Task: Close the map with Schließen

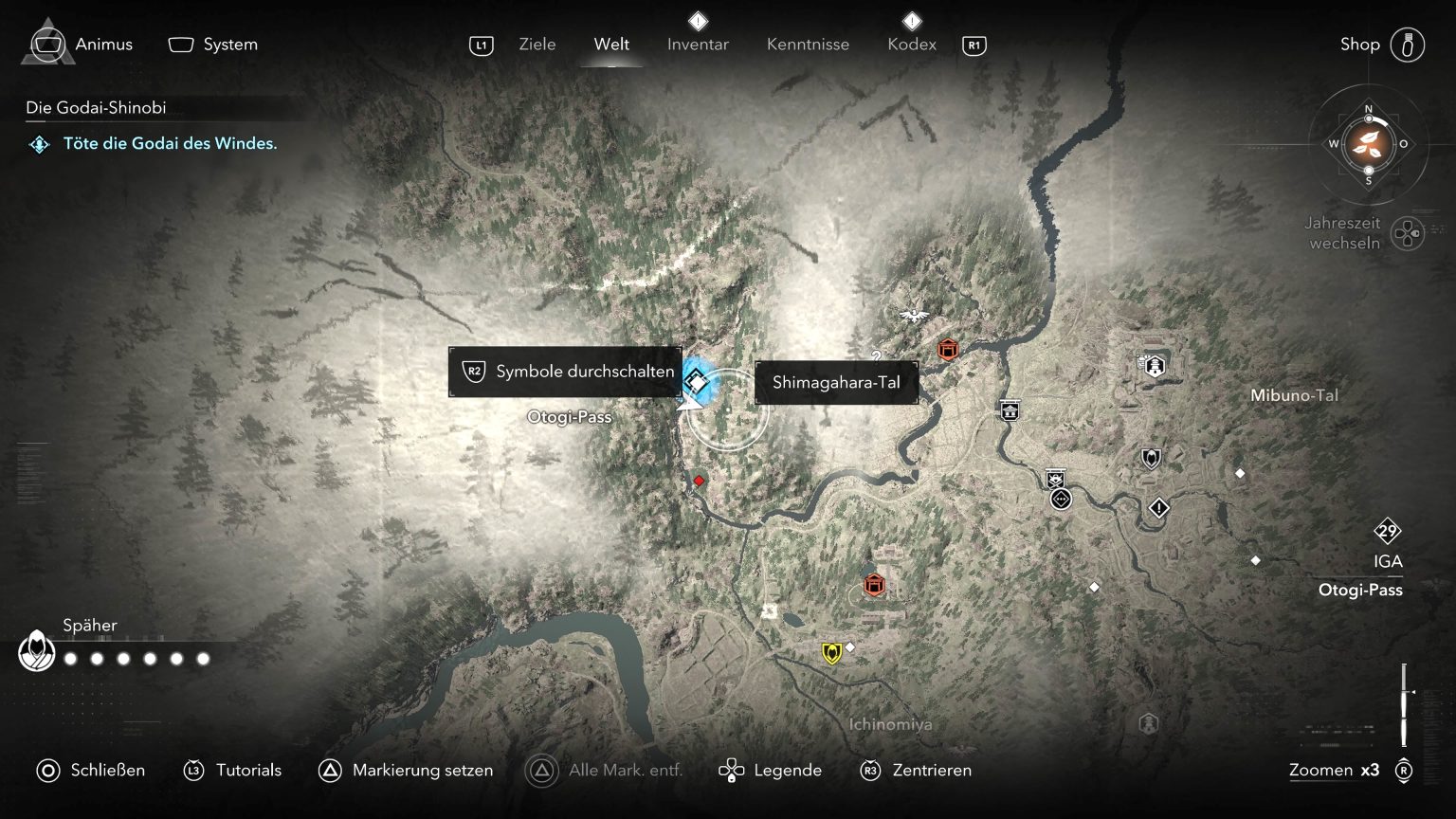Action: tap(91, 770)
